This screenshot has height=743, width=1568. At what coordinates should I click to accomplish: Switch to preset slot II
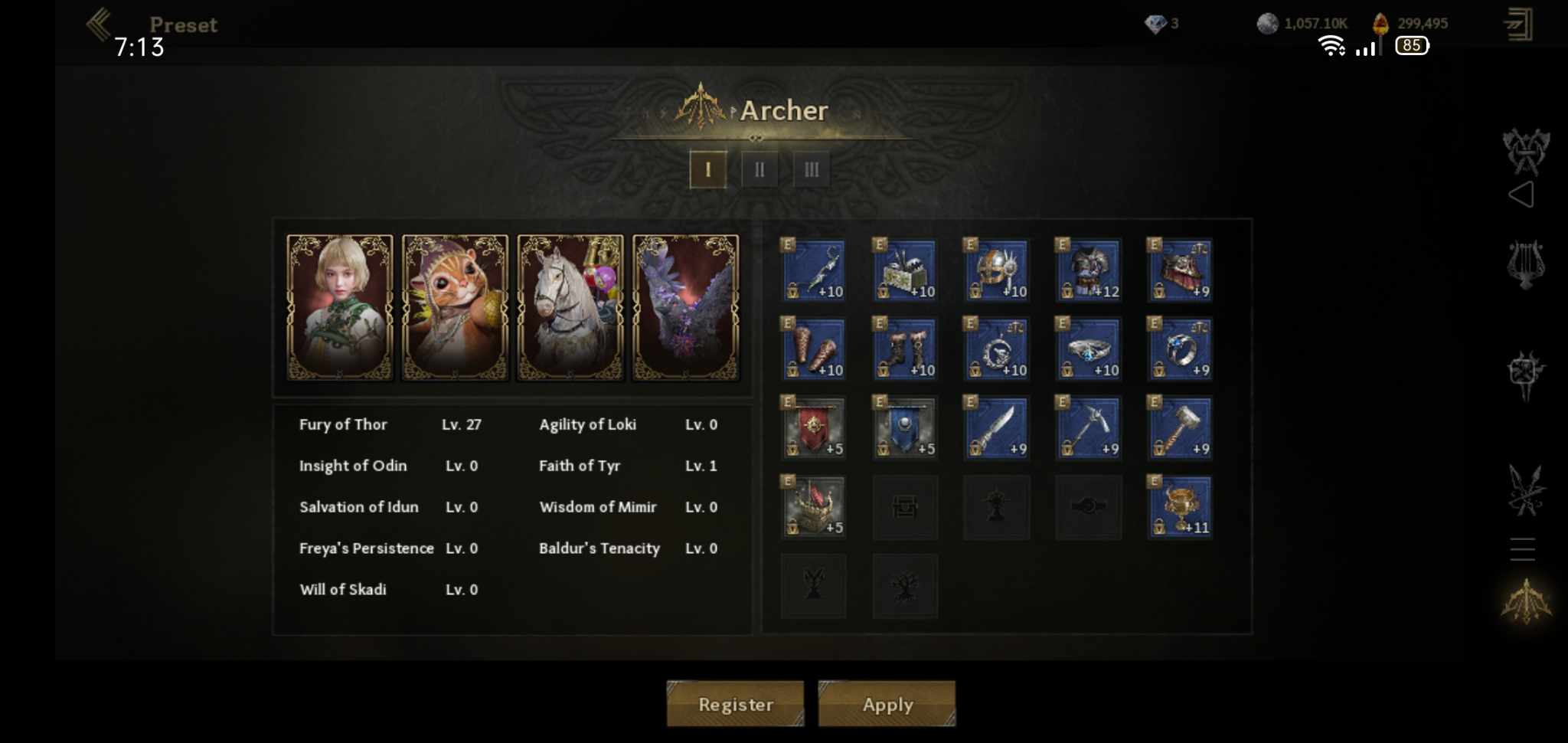[759, 169]
